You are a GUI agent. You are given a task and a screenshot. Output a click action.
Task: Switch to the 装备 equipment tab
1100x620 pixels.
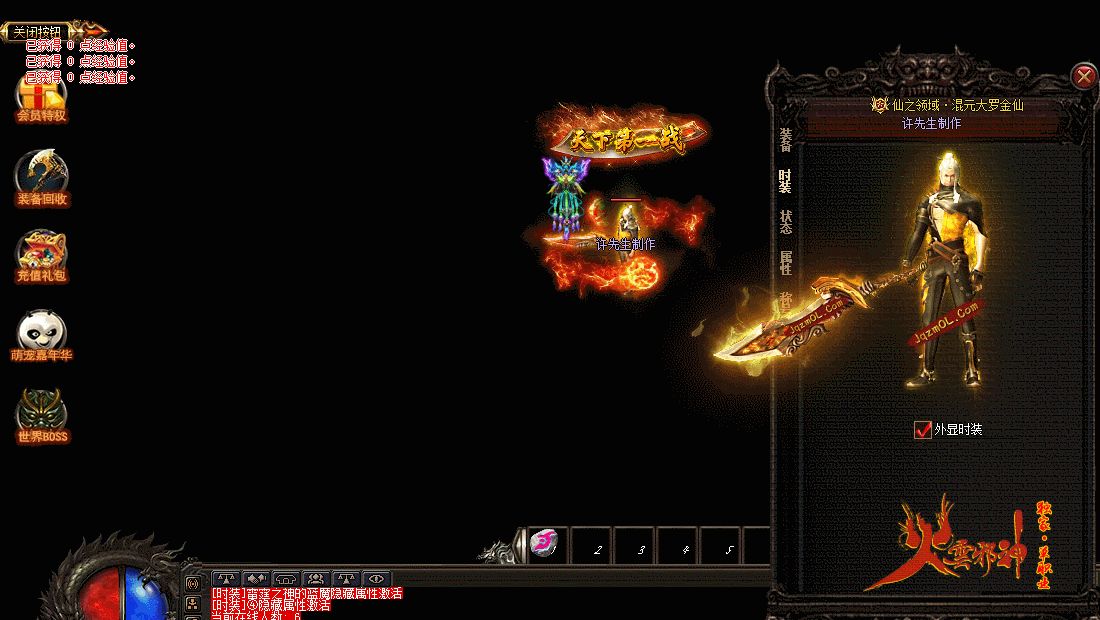pos(786,141)
